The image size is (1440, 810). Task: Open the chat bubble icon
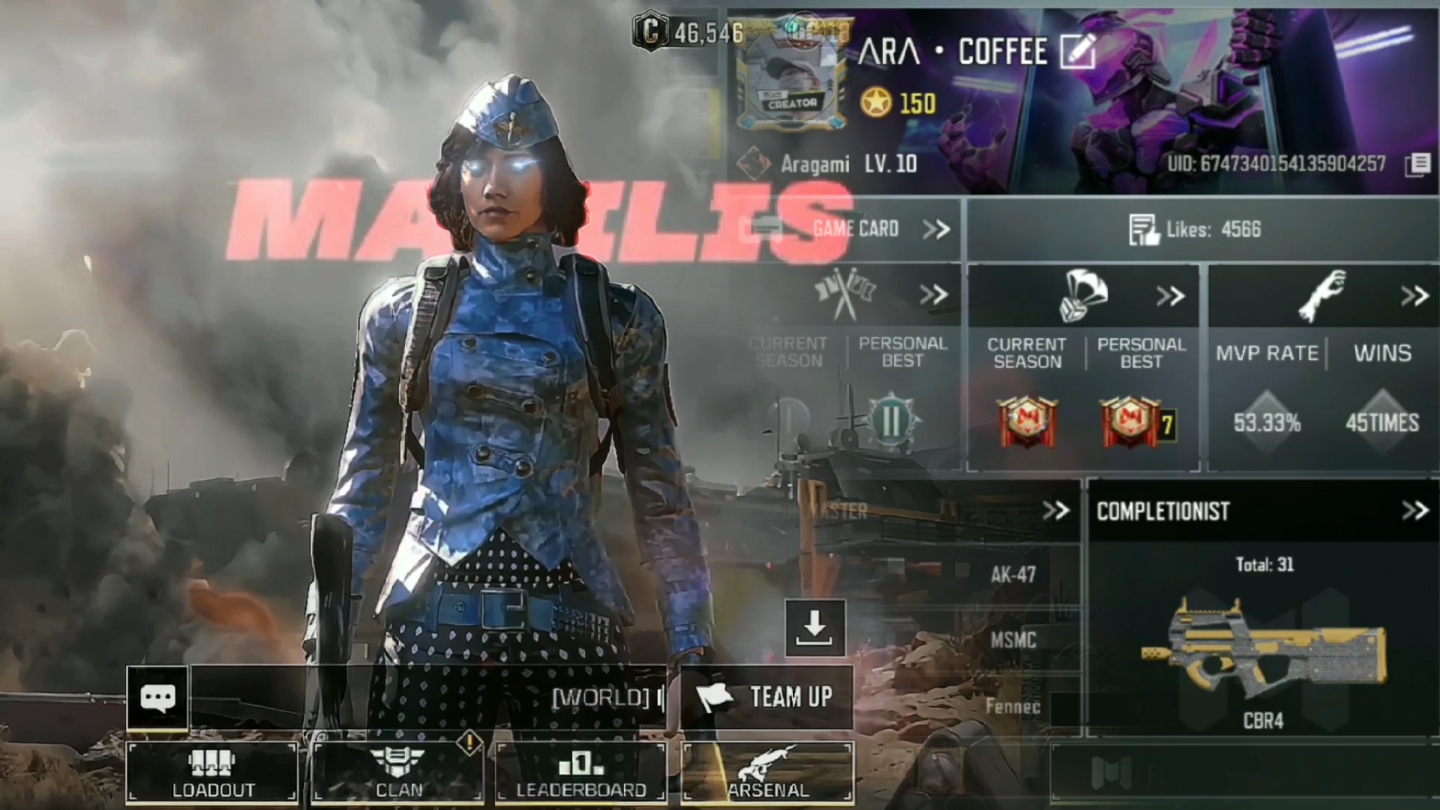tap(158, 697)
